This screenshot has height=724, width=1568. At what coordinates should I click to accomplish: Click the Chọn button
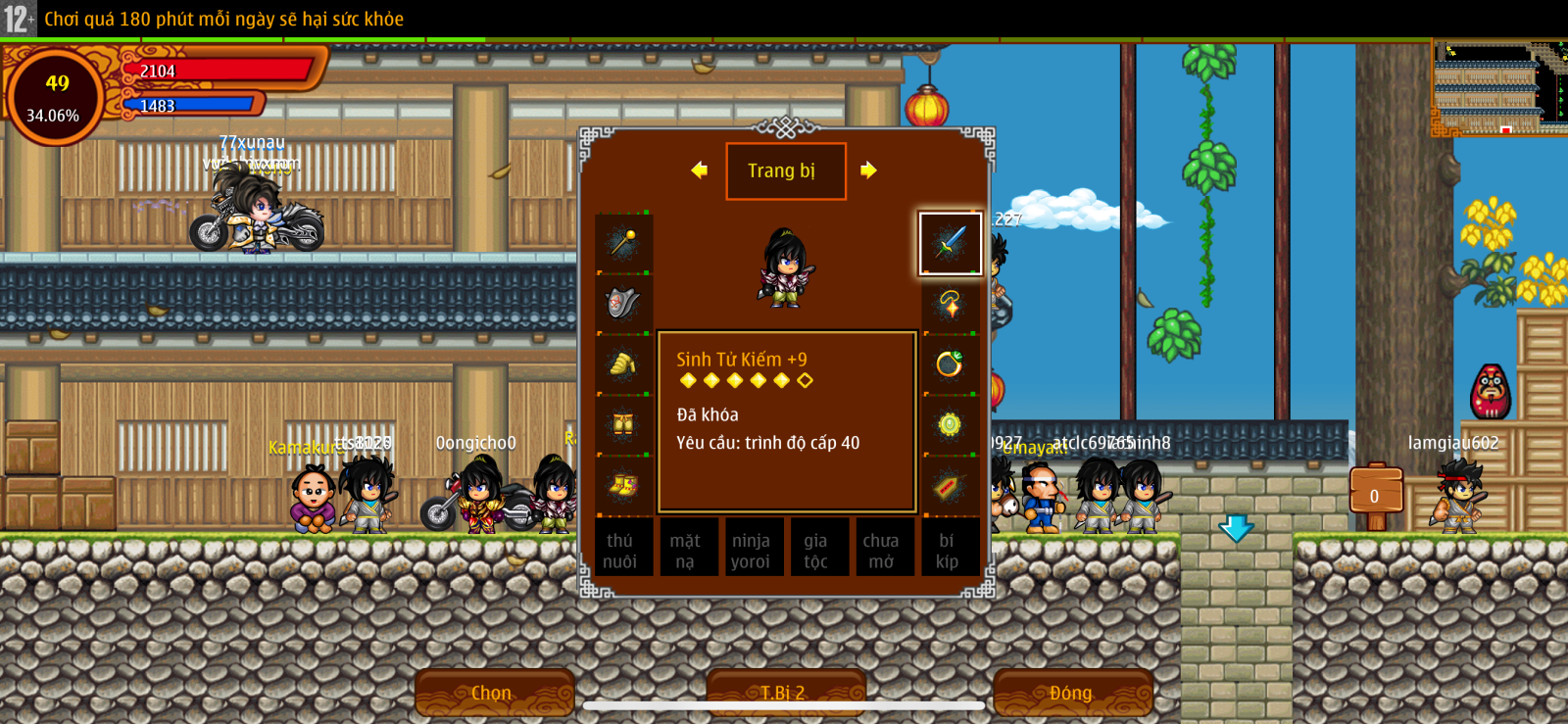pyautogui.click(x=493, y=693)
